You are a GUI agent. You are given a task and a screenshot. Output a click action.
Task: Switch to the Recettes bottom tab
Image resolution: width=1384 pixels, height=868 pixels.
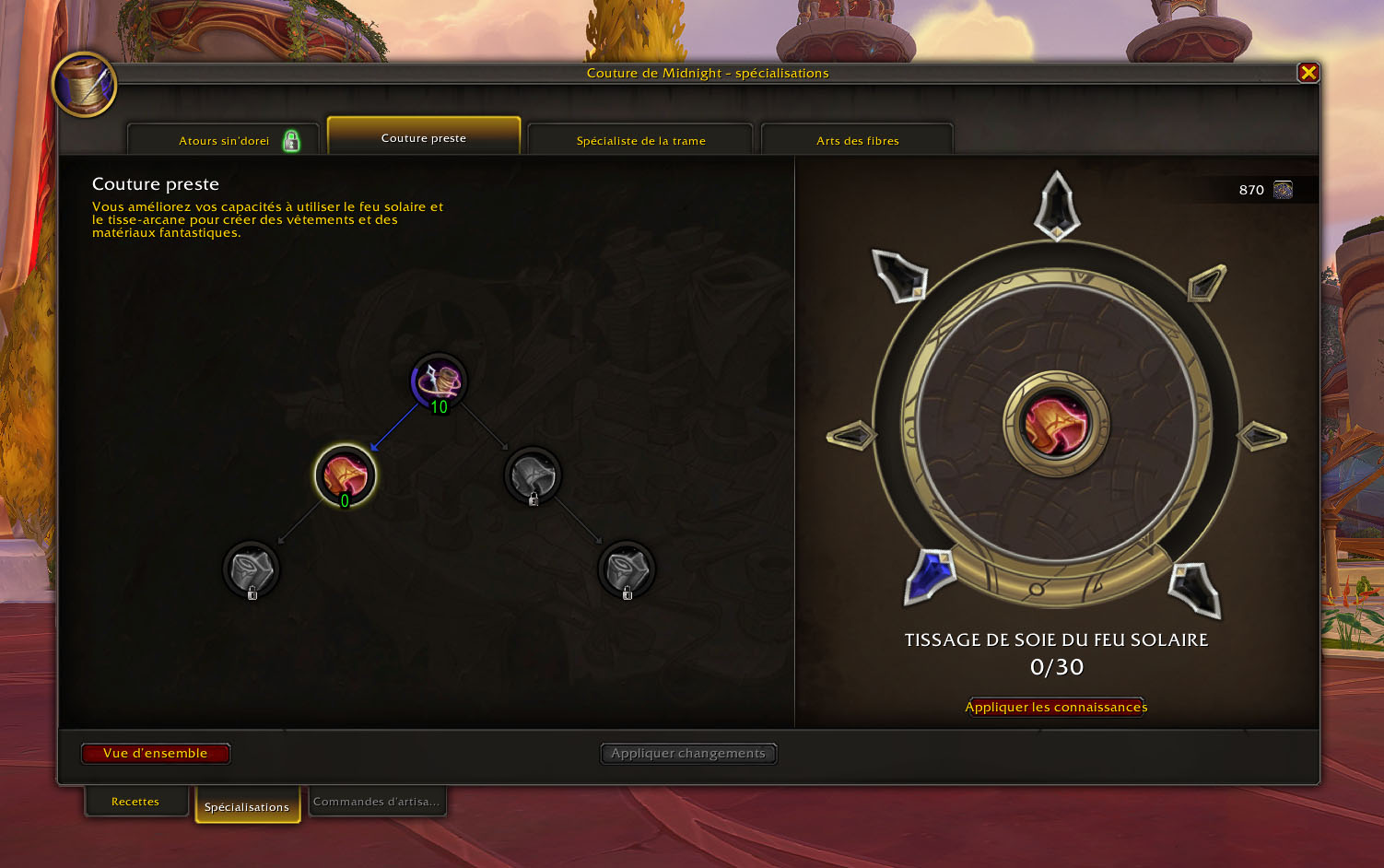(x=135, y=802)
